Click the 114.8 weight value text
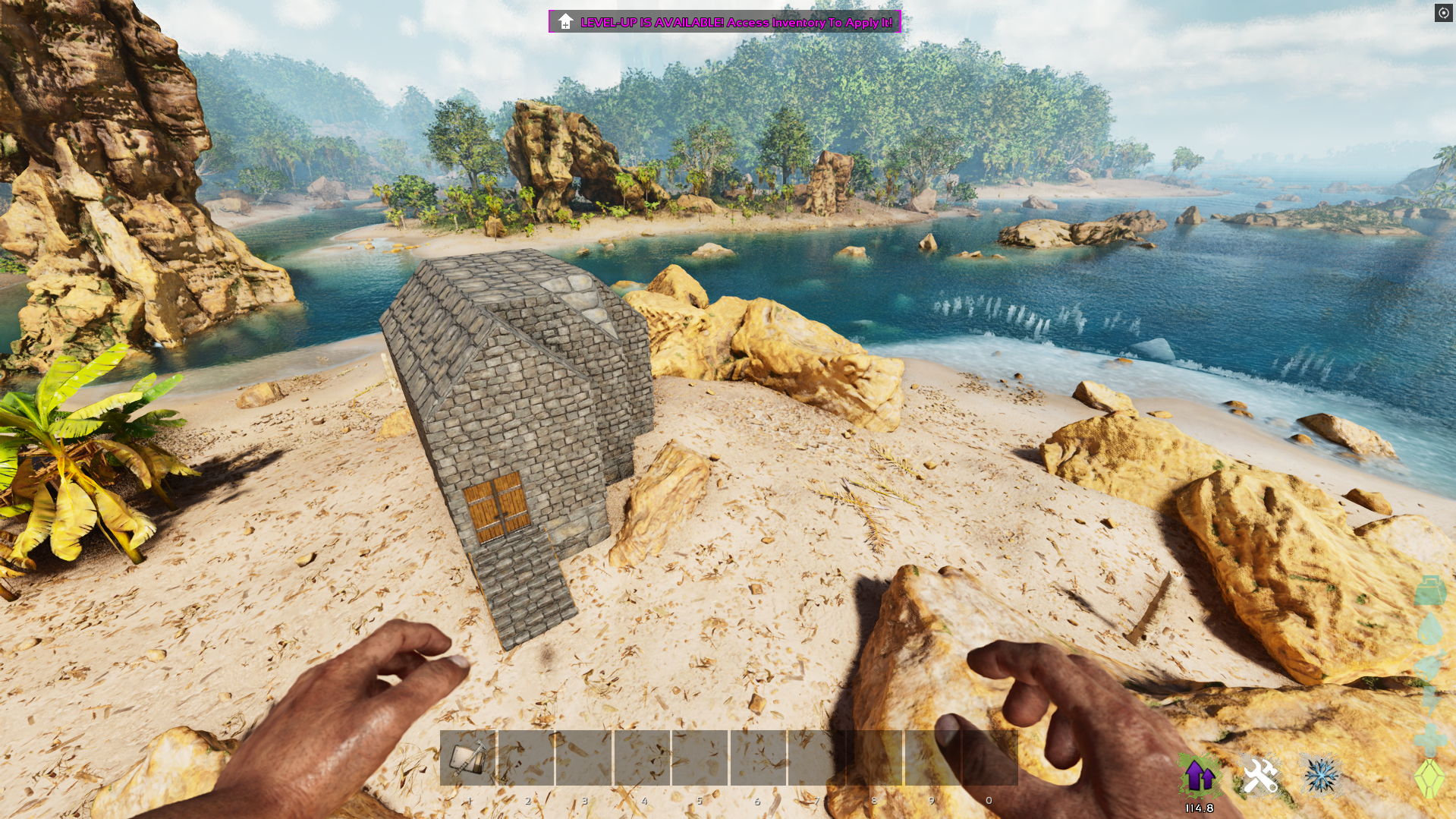Viewport: 1456px width, 819px height. pos(1199,808)
